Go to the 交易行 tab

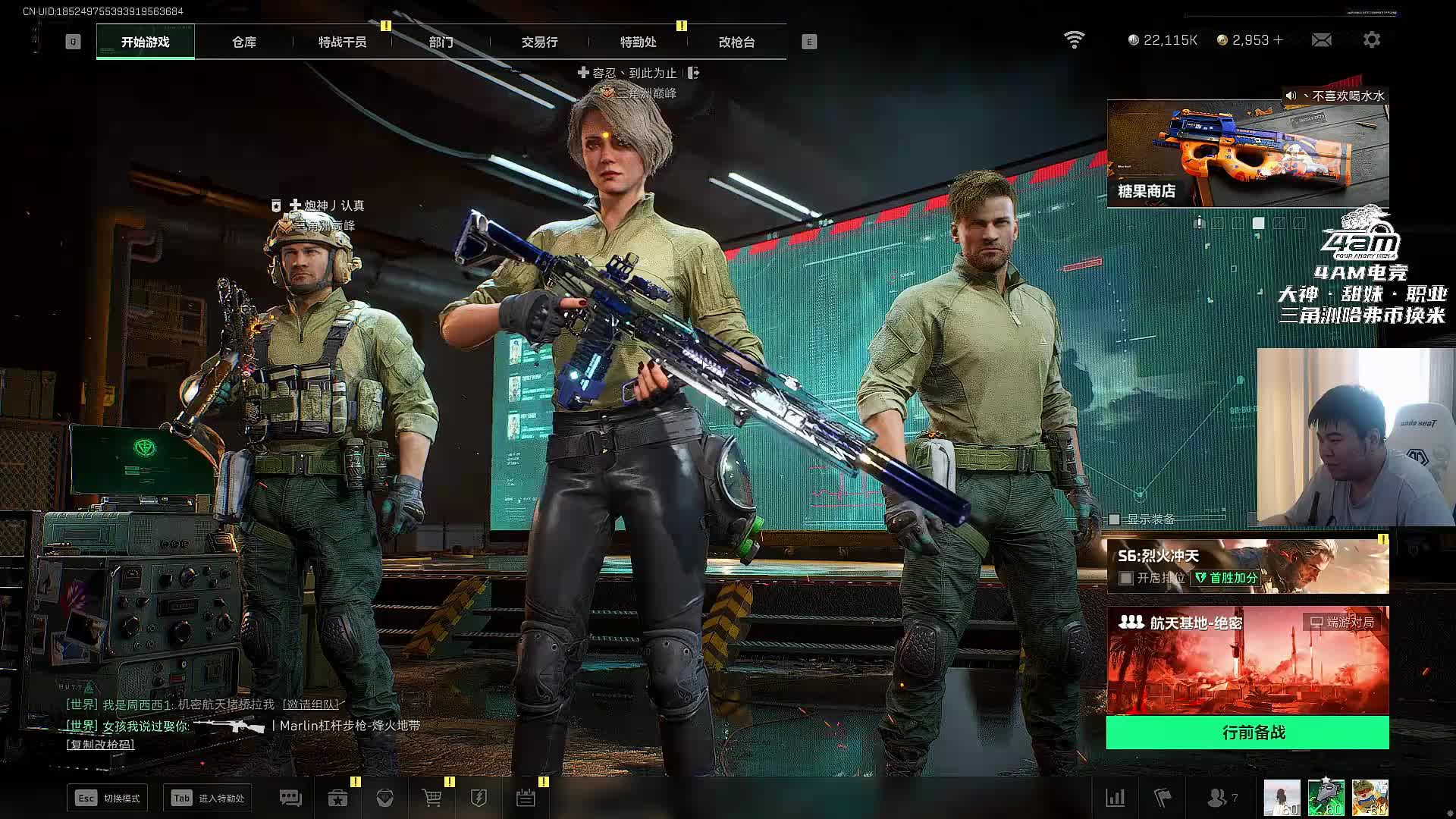click(539, 42)
